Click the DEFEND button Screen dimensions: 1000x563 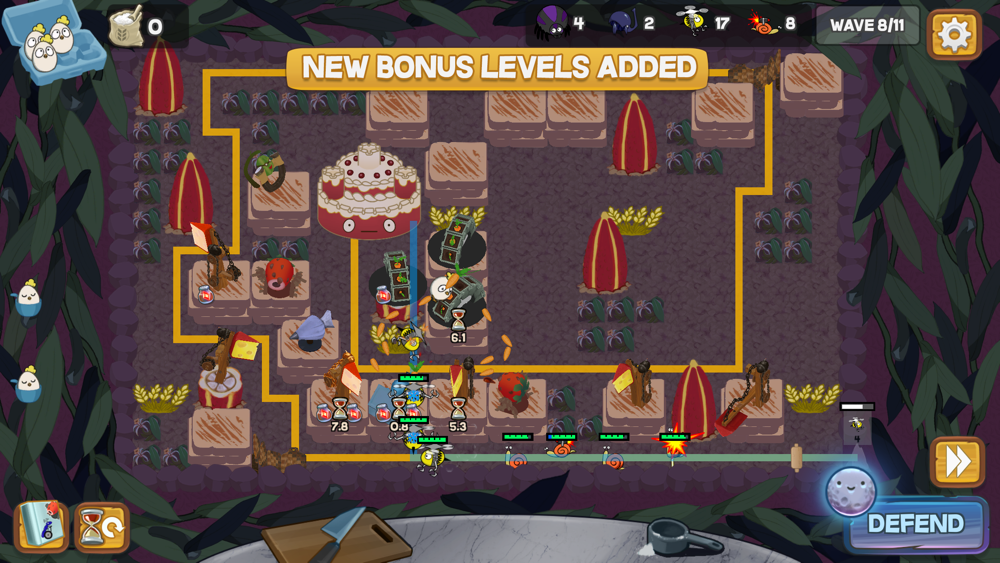pyautogui.click(x=915, y=524)
